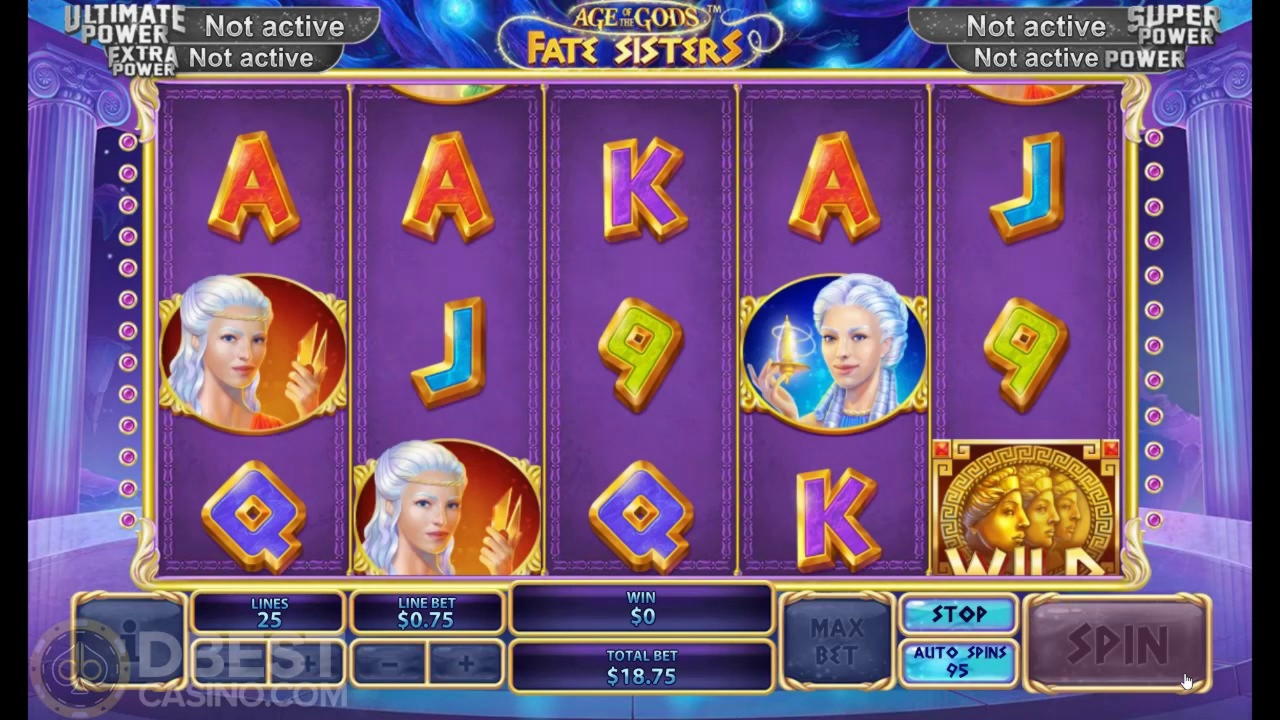Decrease the line bet with minus
Image resolution: width=1280 pixels, height=720 pixels.
(x=389, y=662)
